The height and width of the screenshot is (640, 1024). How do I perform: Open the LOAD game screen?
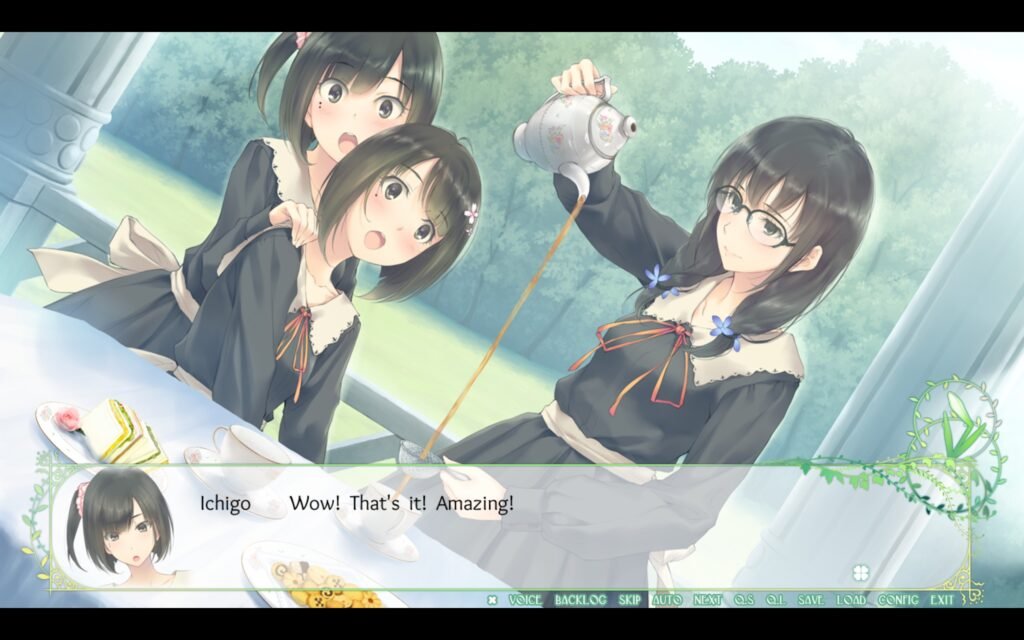click(852, 600)
